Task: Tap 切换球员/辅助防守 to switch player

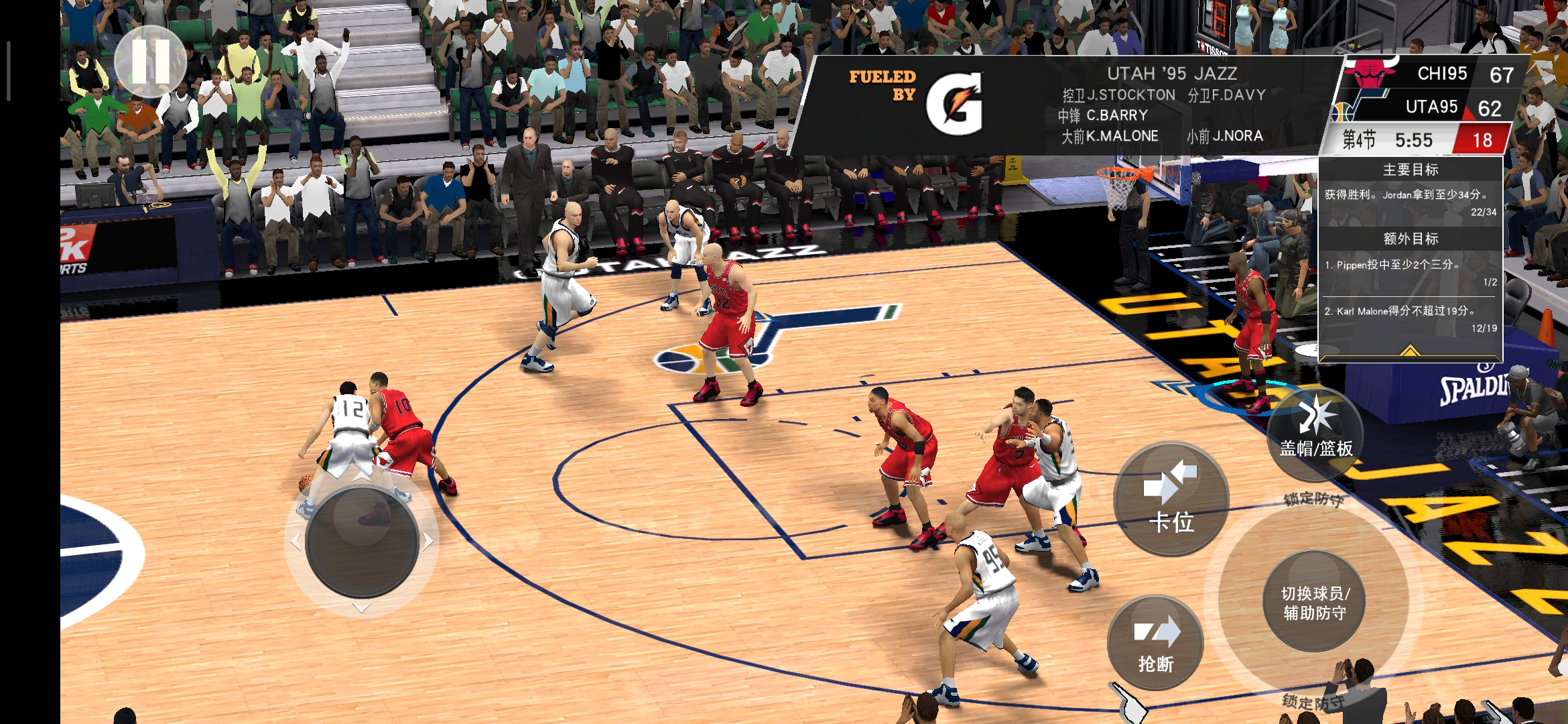Action: (x=1314, y=601)
